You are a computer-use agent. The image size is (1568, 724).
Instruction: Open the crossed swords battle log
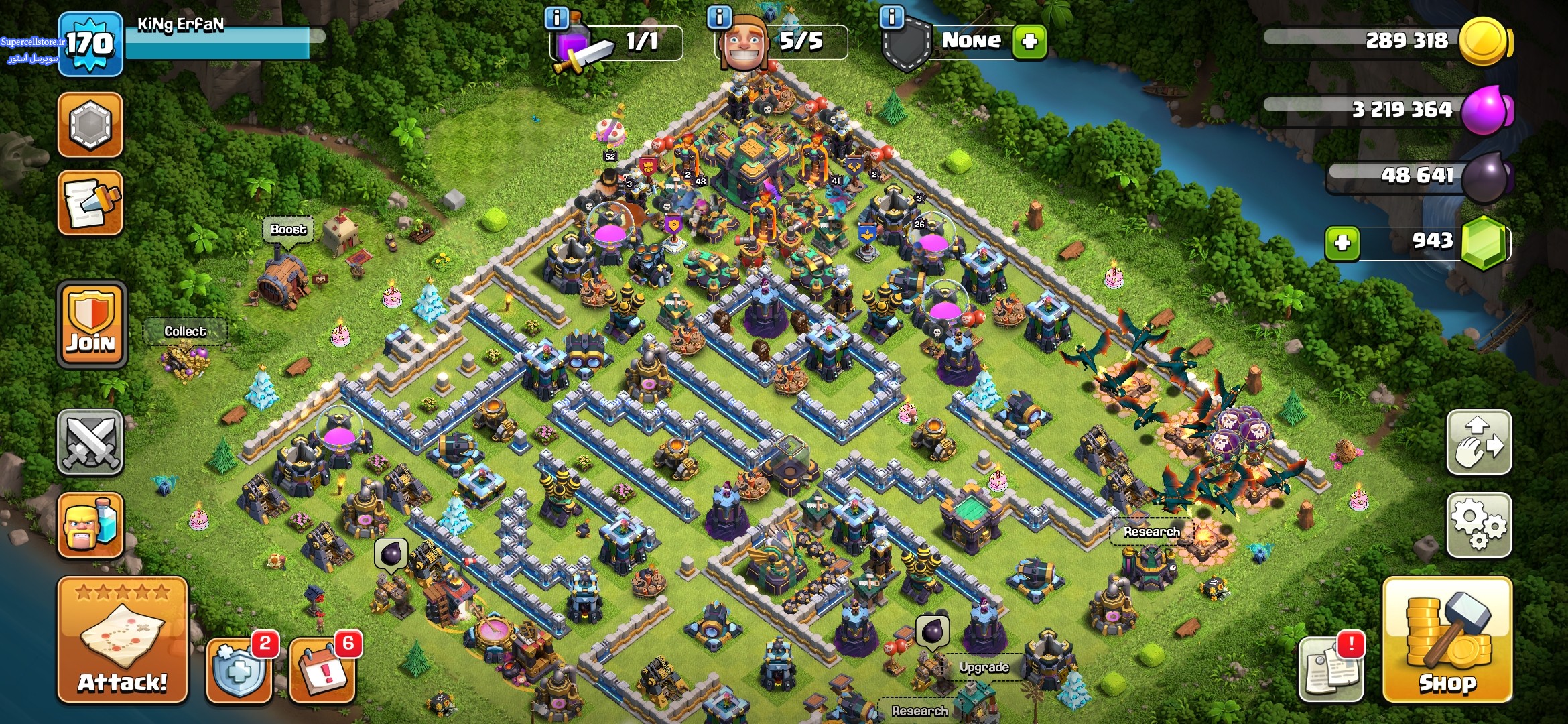pos(90,442)
